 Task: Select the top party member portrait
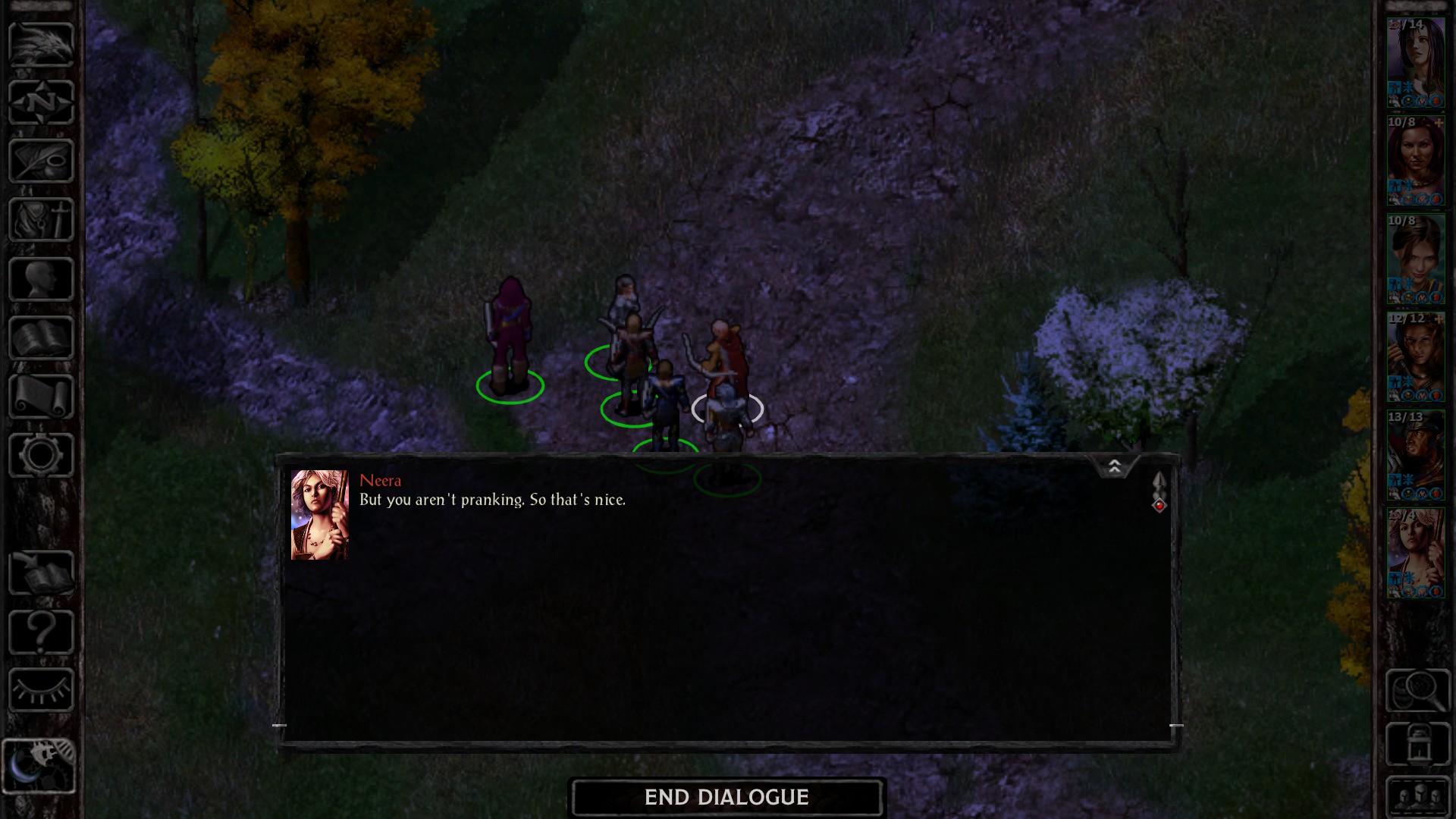[1417, 57]
